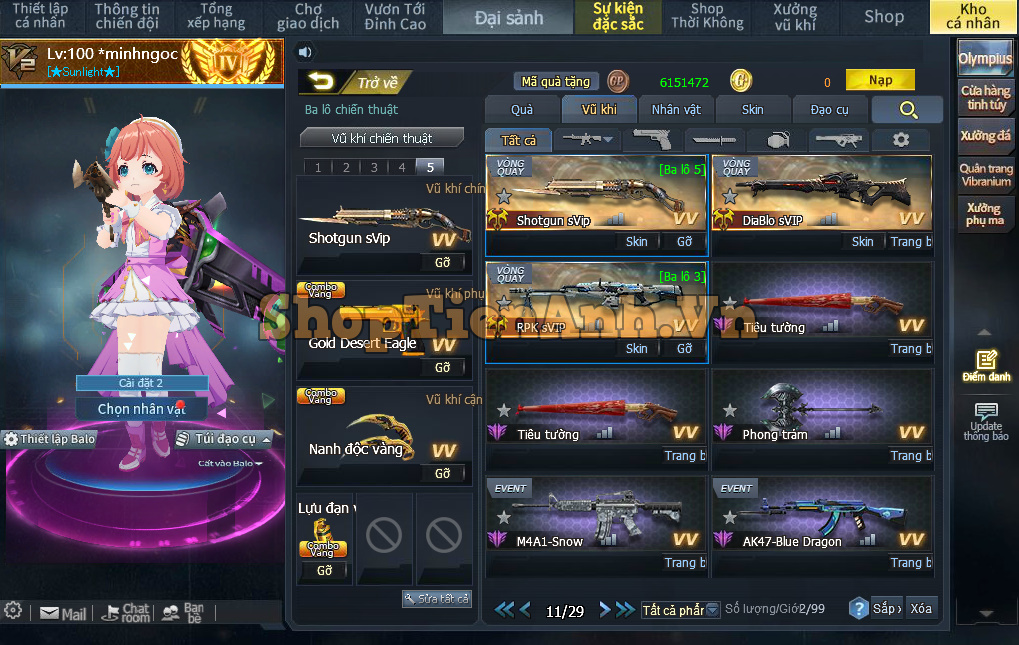Choose the M4A1-Snow weapon
Image resolution: width=1019 pixels, height=645 pixels.
click(596, 518)
